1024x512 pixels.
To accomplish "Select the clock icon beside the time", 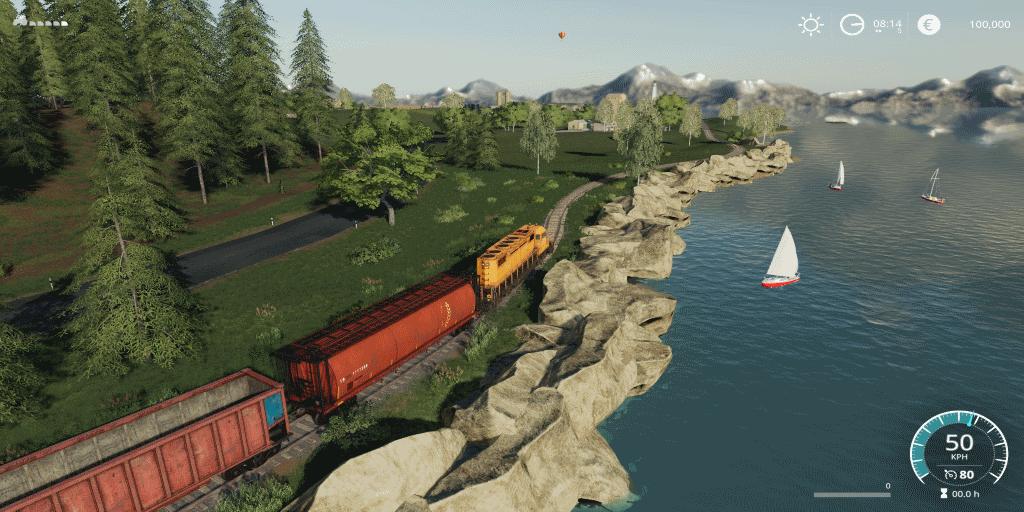I will [x=851, y=25].
